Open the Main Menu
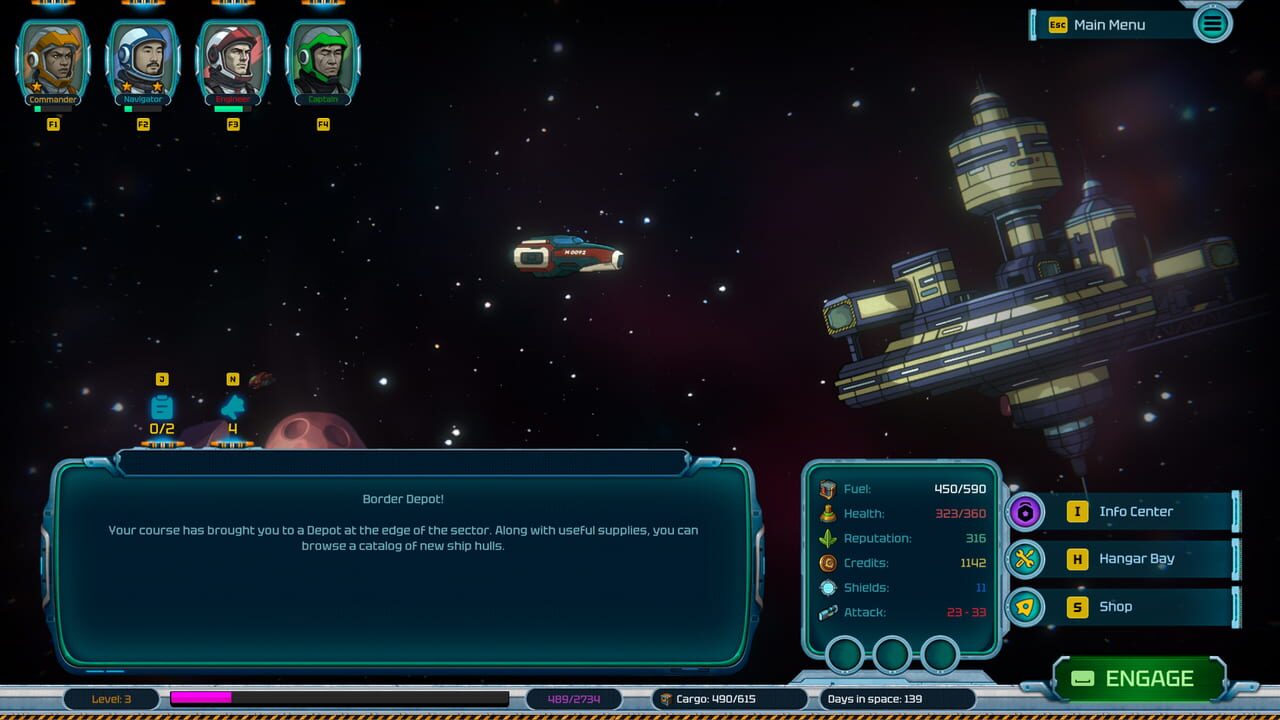 1108,25
